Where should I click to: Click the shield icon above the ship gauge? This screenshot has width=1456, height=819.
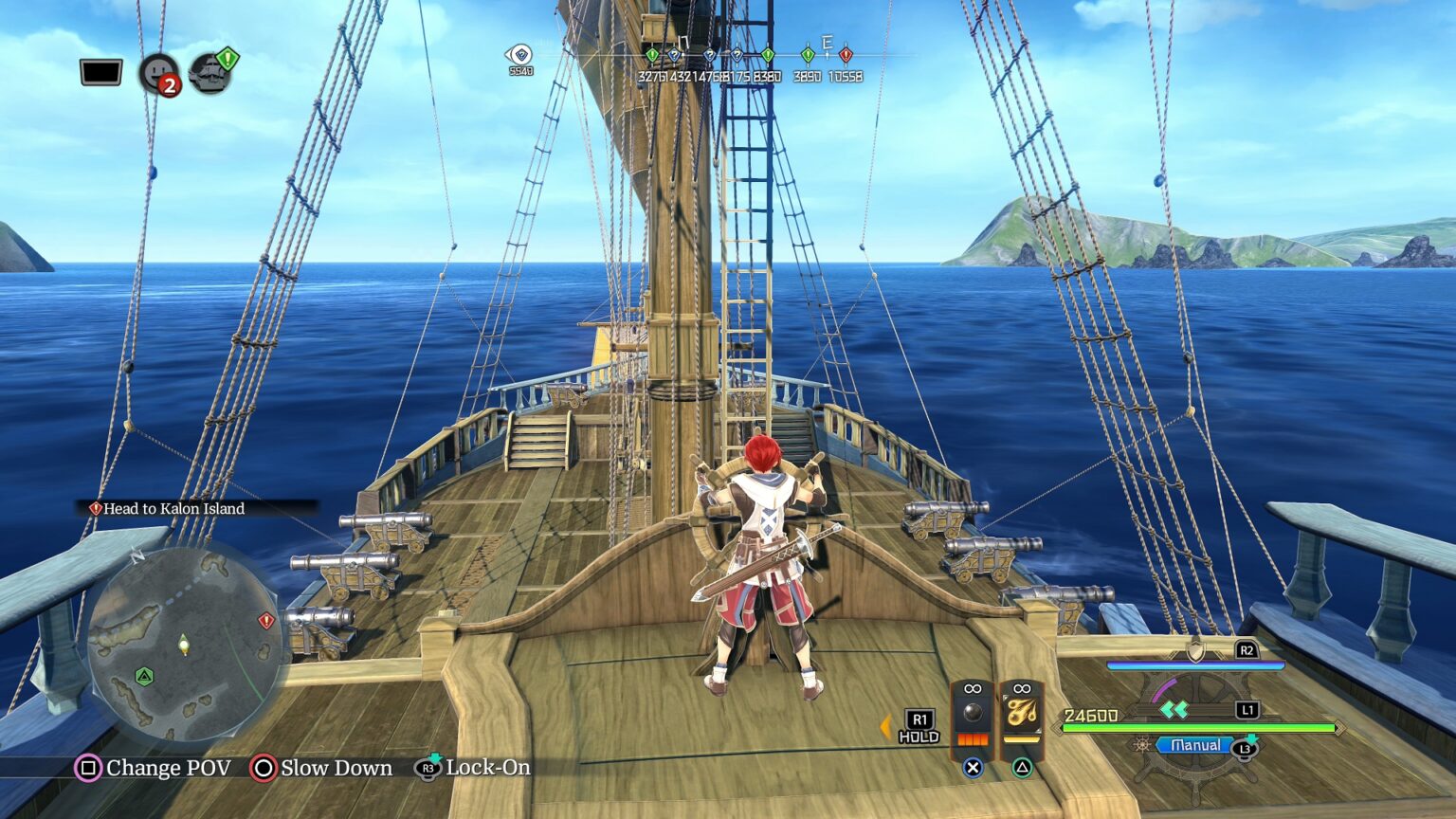pyautogui.click(x=1196, y=650)
